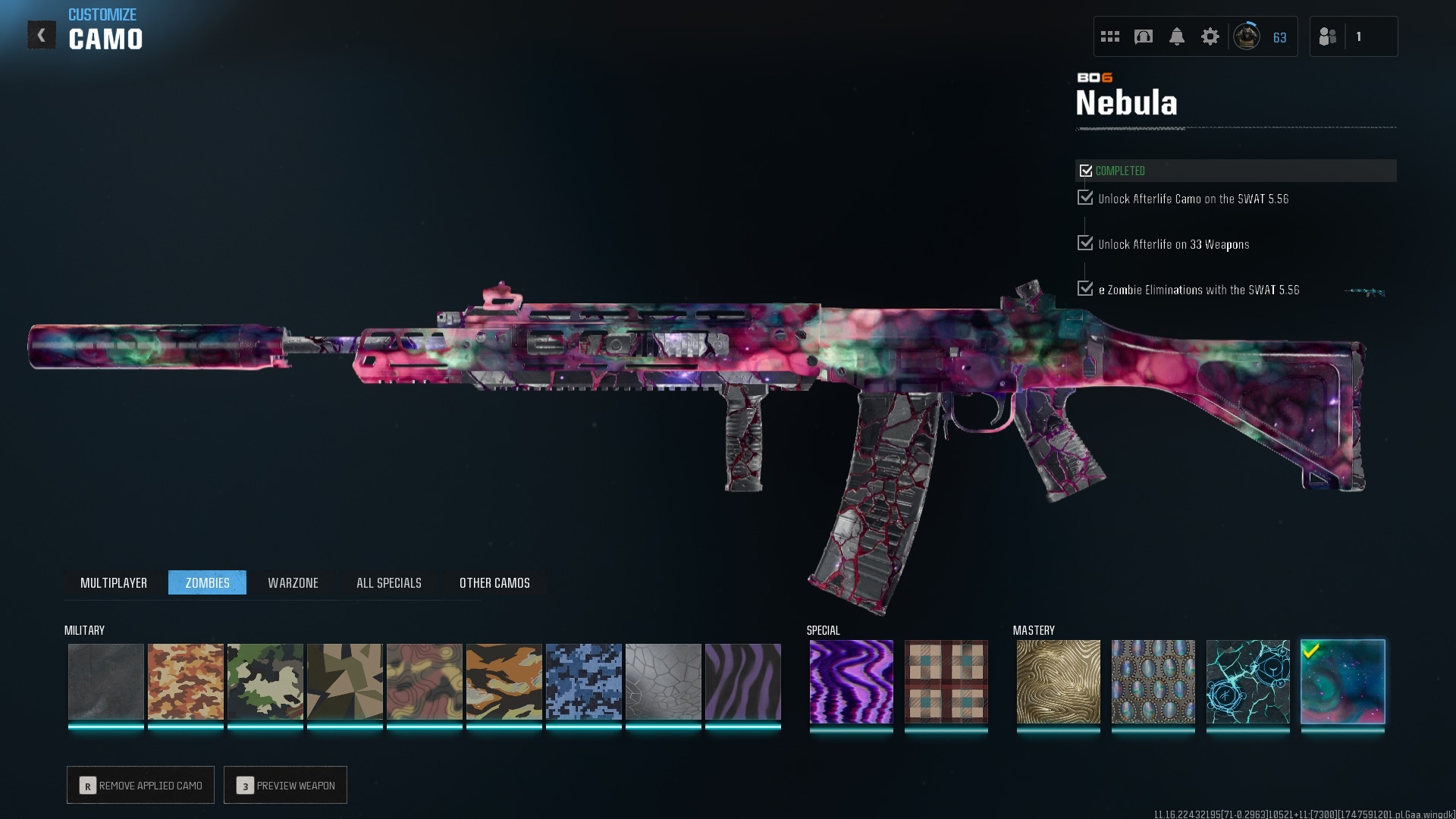Select the Zombies camo tab
The image size is (1456, 819).
pyautogui.click(x=207, y=582)
